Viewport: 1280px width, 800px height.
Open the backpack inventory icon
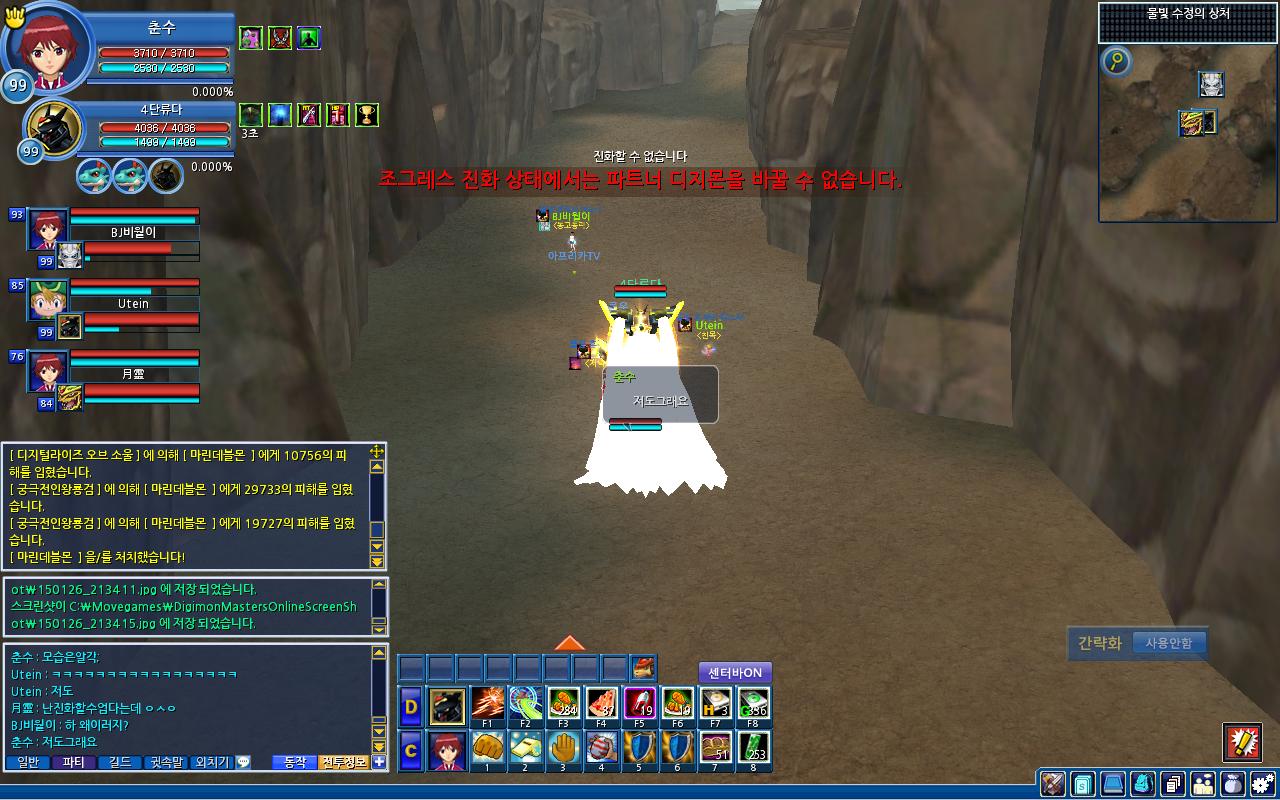coord(1143,783)
